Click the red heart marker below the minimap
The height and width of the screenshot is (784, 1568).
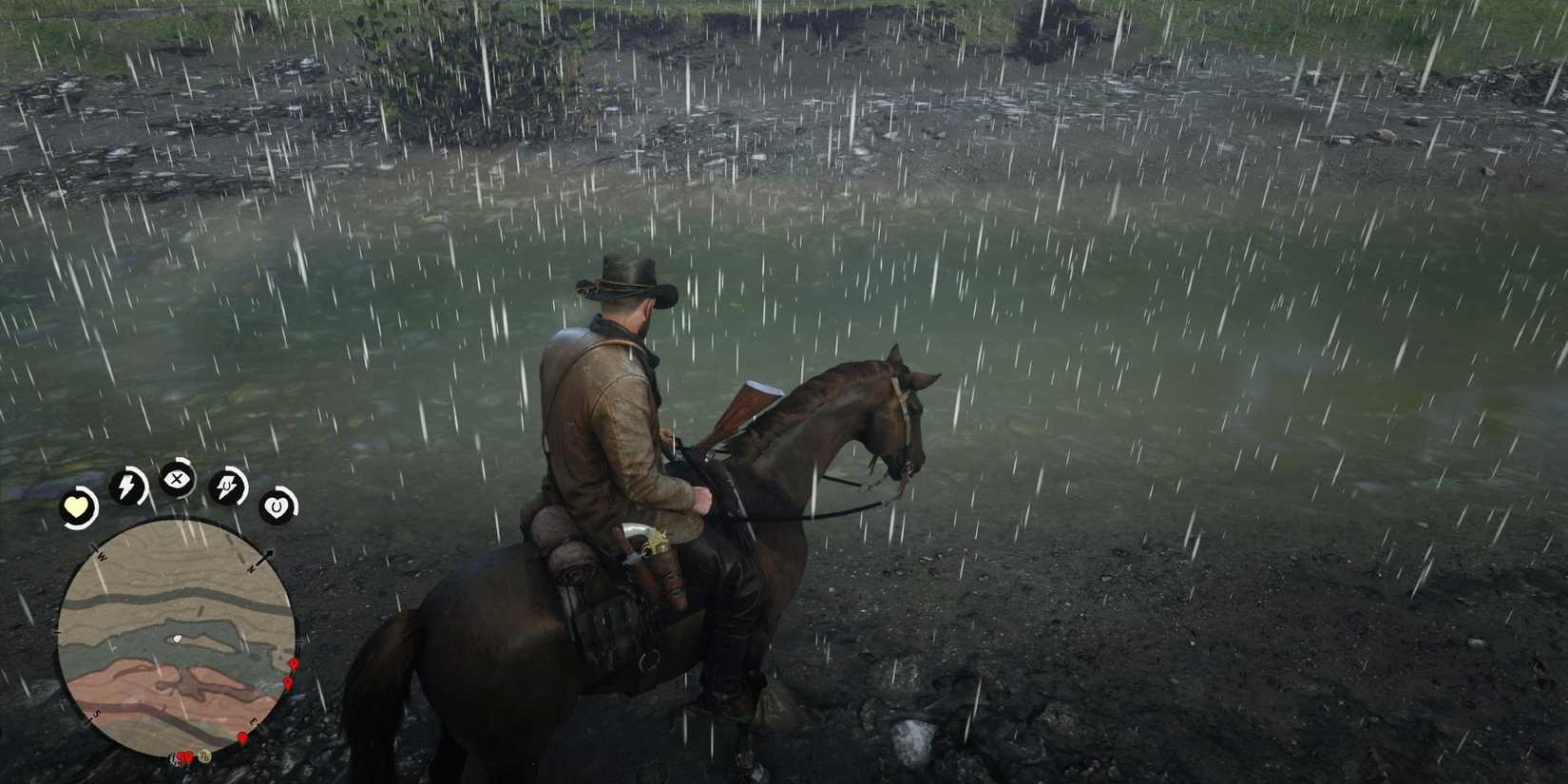(186, 755)
